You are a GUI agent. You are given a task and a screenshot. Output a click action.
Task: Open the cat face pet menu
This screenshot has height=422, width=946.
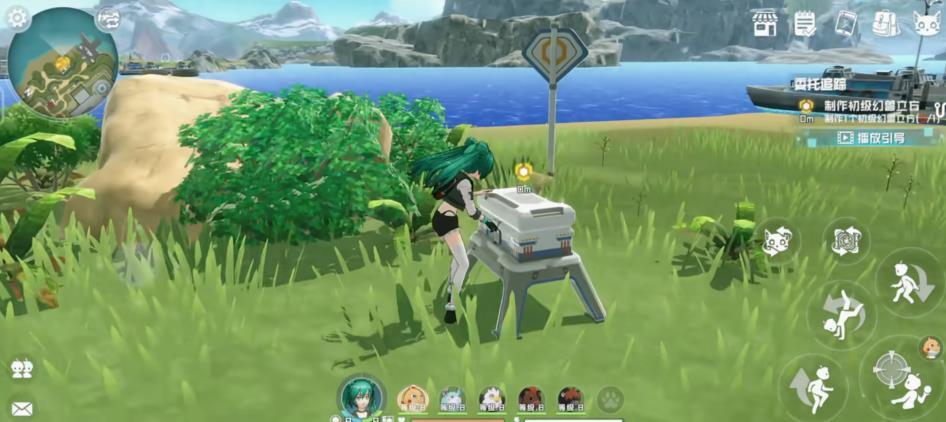point(927,24)
